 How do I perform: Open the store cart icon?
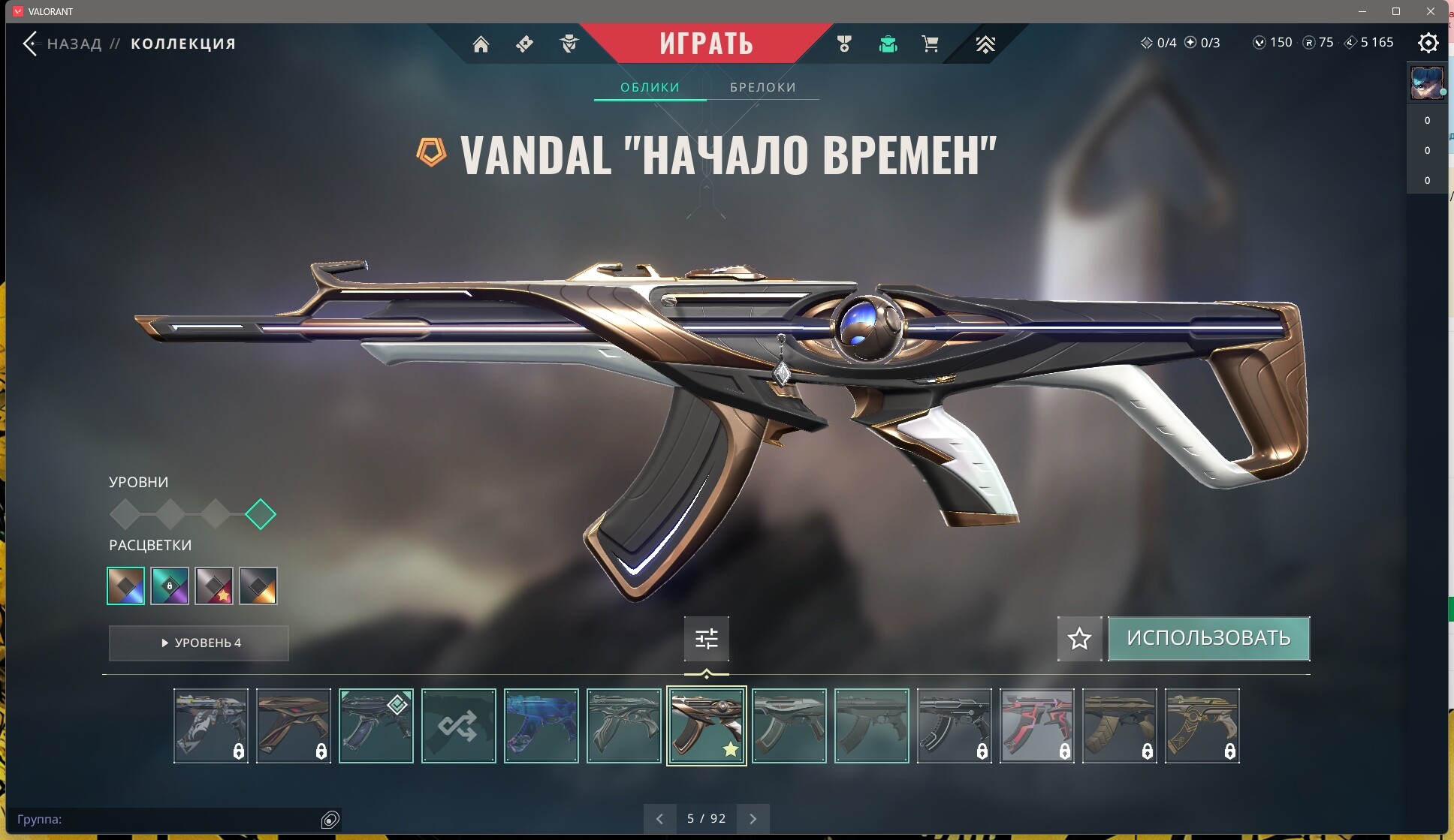[930, 44]
